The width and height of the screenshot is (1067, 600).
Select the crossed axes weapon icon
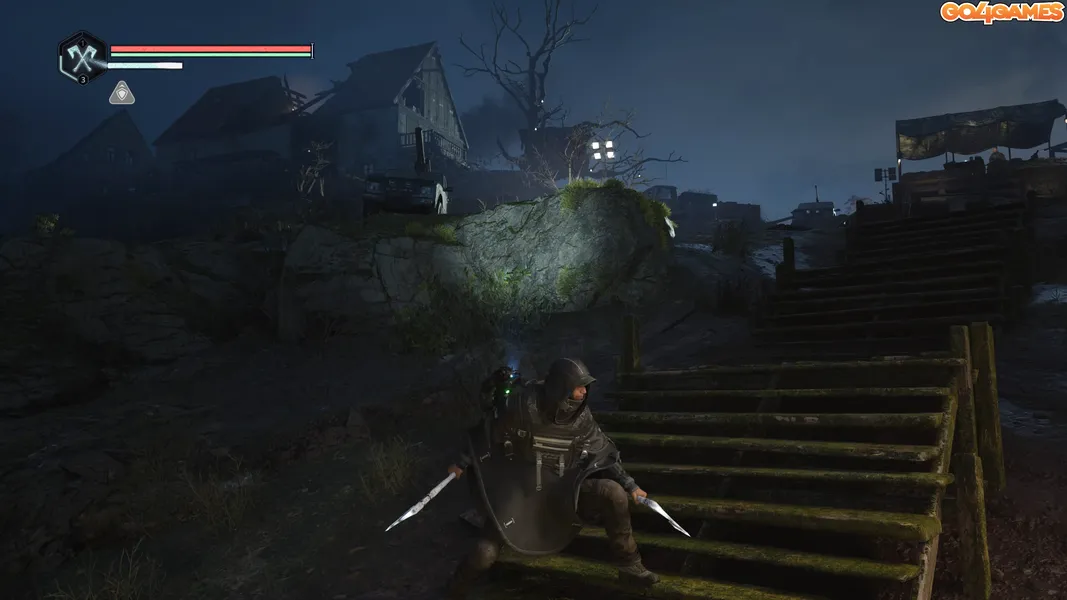coord(82,57)
